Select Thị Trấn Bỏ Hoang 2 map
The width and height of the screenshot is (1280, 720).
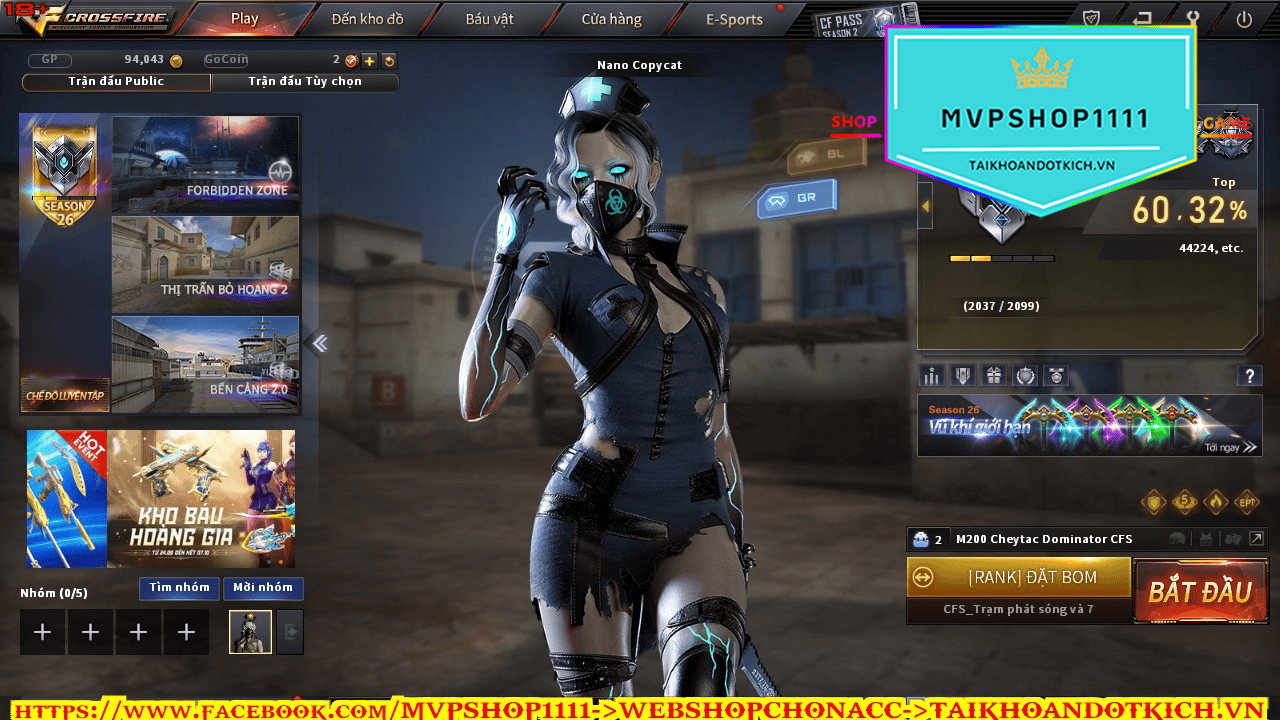point(205,263)
